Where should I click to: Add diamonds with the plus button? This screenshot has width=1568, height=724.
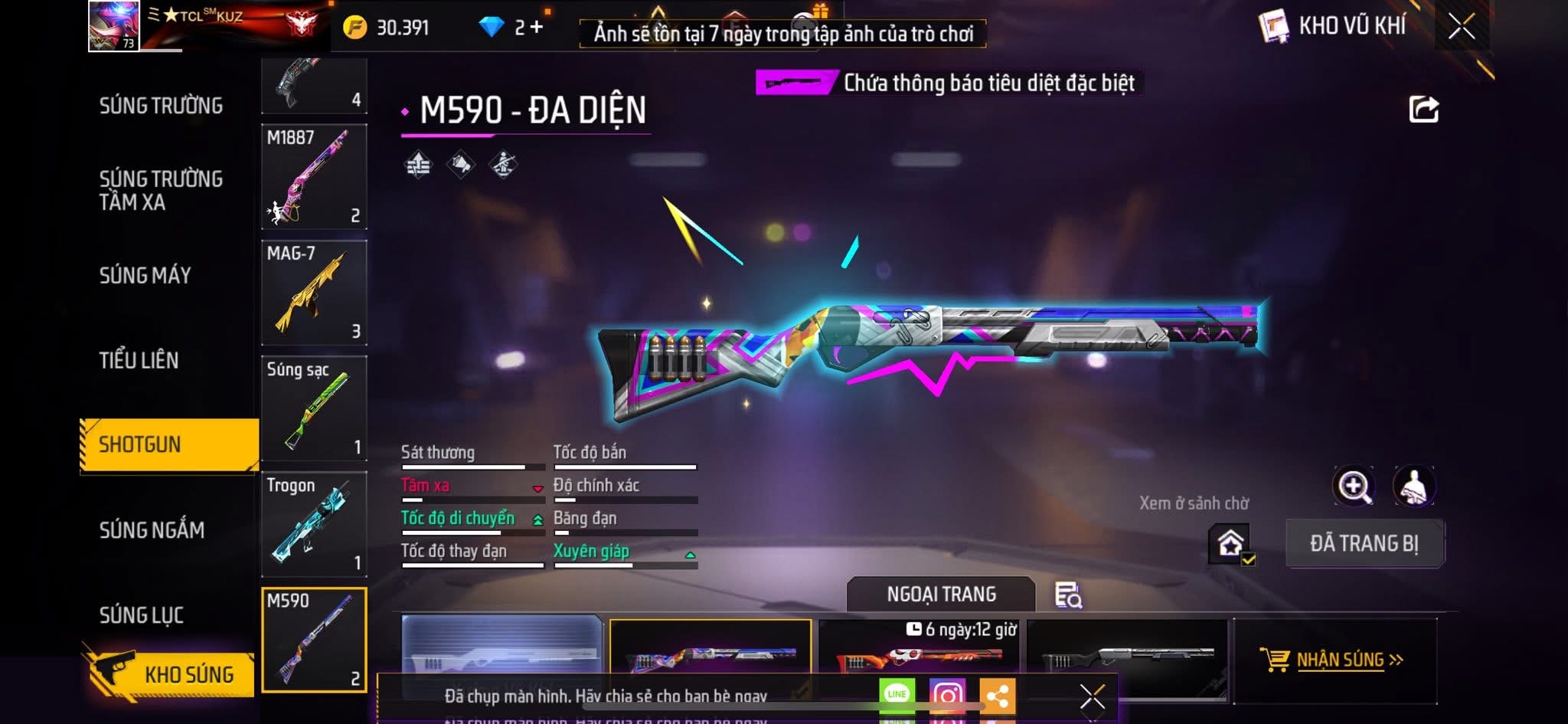(537, 28)
